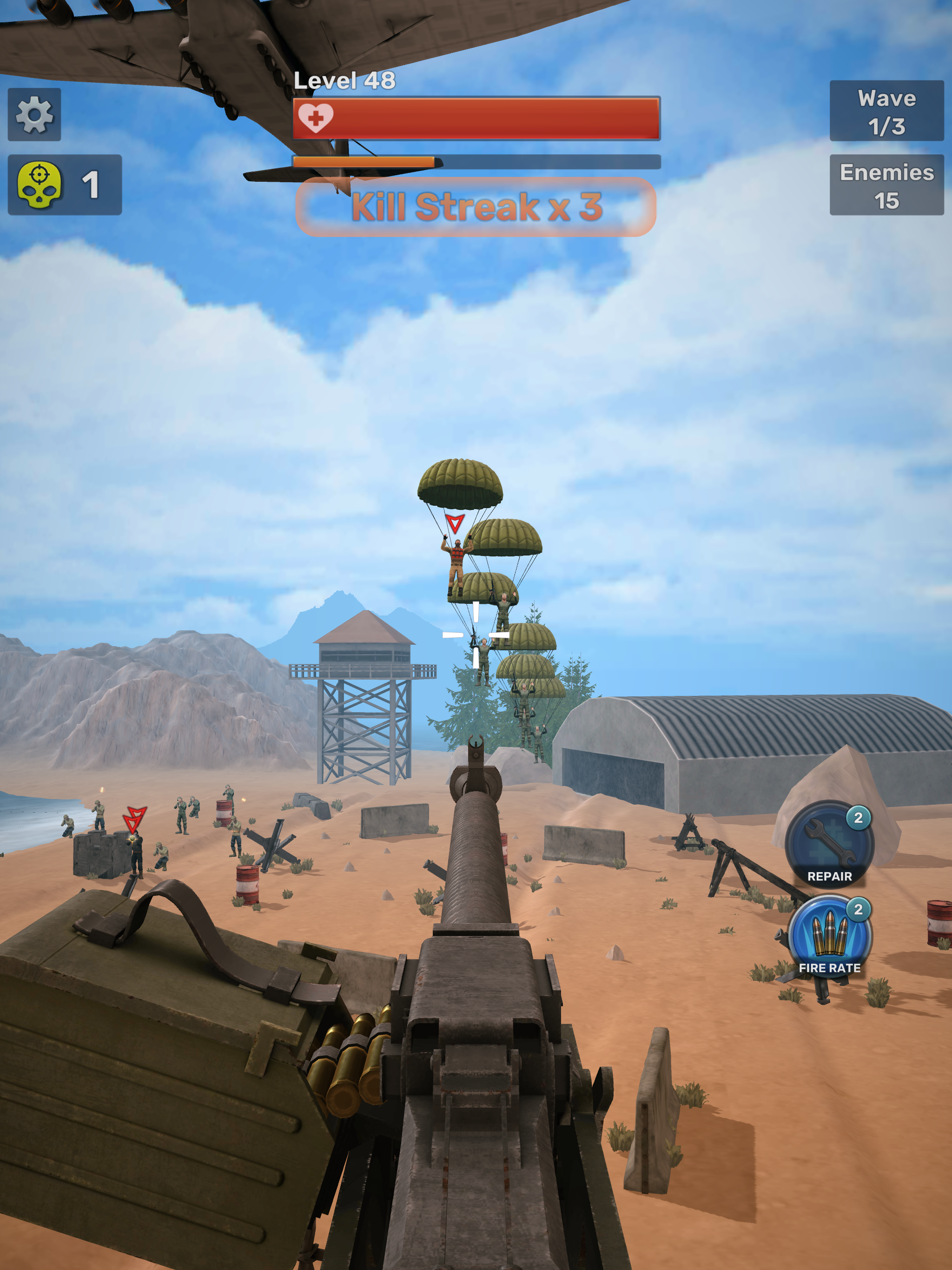The image size is (952, 1270).
Task: Tap the Kill Streak x 3 banner
Action: (476, 208)
